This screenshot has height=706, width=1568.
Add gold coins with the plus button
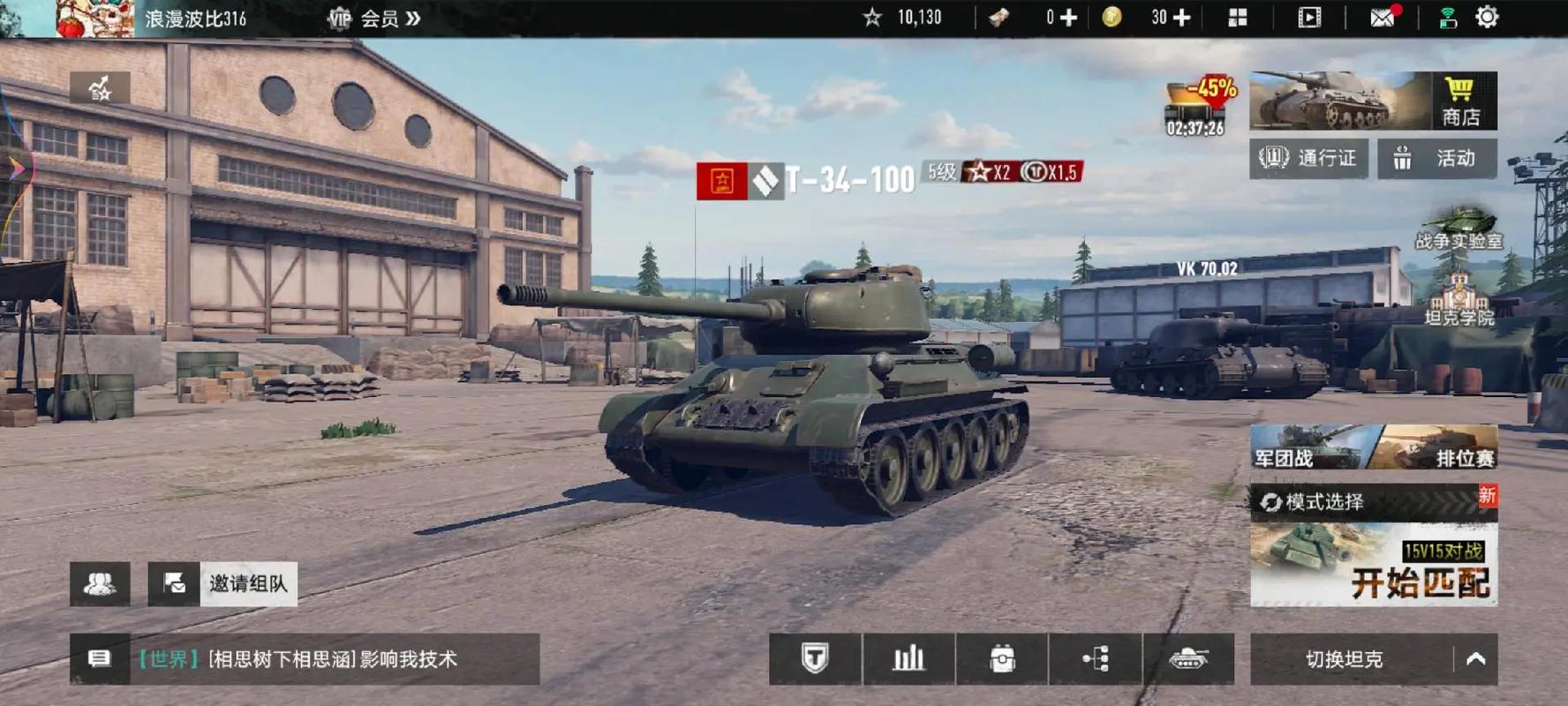click(x=1182, y=18)
